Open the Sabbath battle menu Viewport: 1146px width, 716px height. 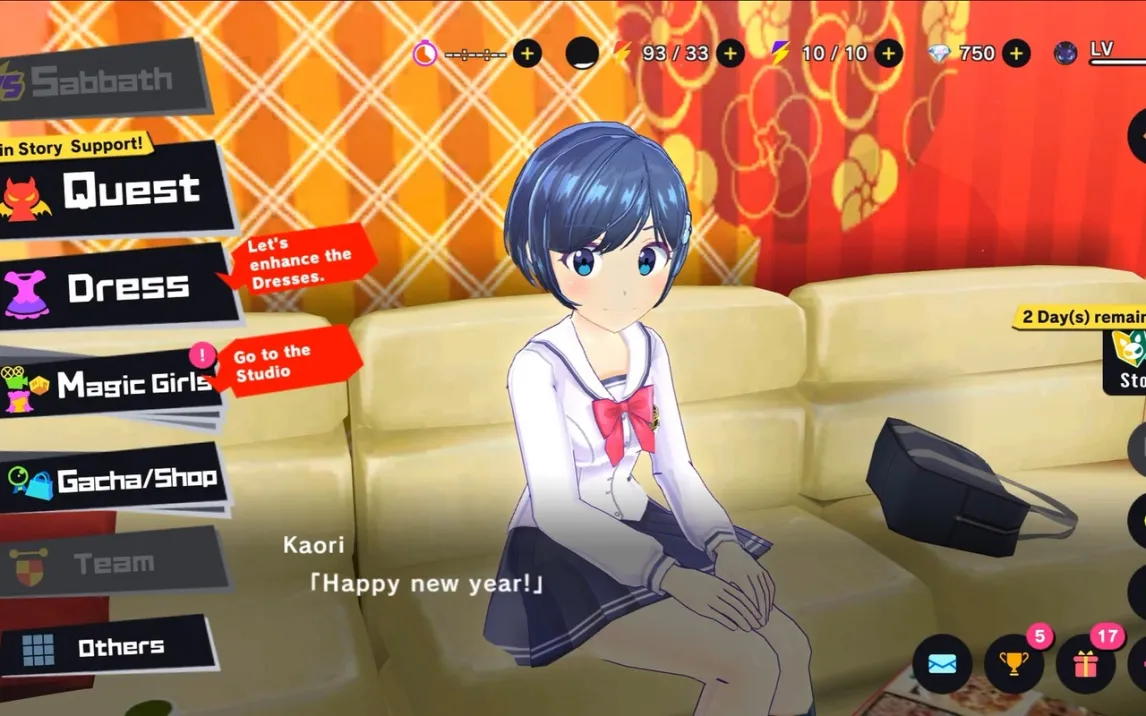100,81
